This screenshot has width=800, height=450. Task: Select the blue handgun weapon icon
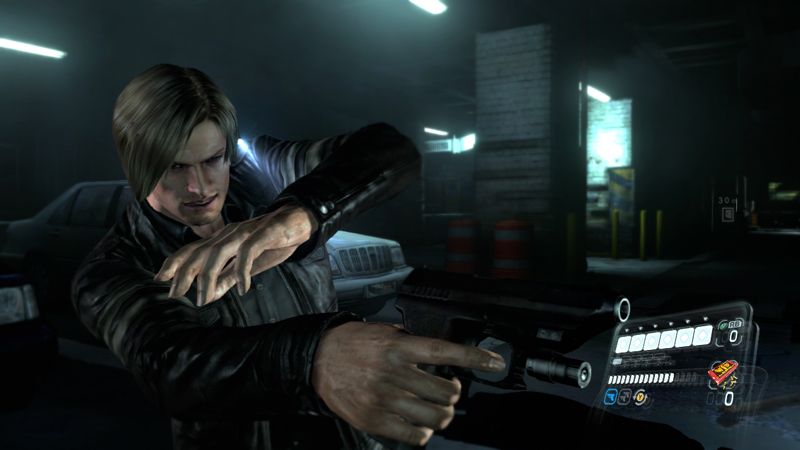pyautogui.click(x=609, y=397)
